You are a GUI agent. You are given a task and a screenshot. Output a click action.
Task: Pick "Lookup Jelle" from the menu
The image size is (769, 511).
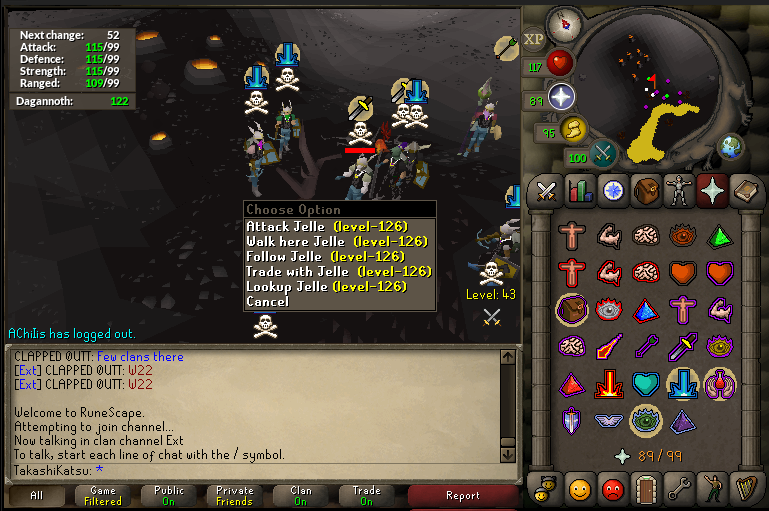click(x=326, y=286)
